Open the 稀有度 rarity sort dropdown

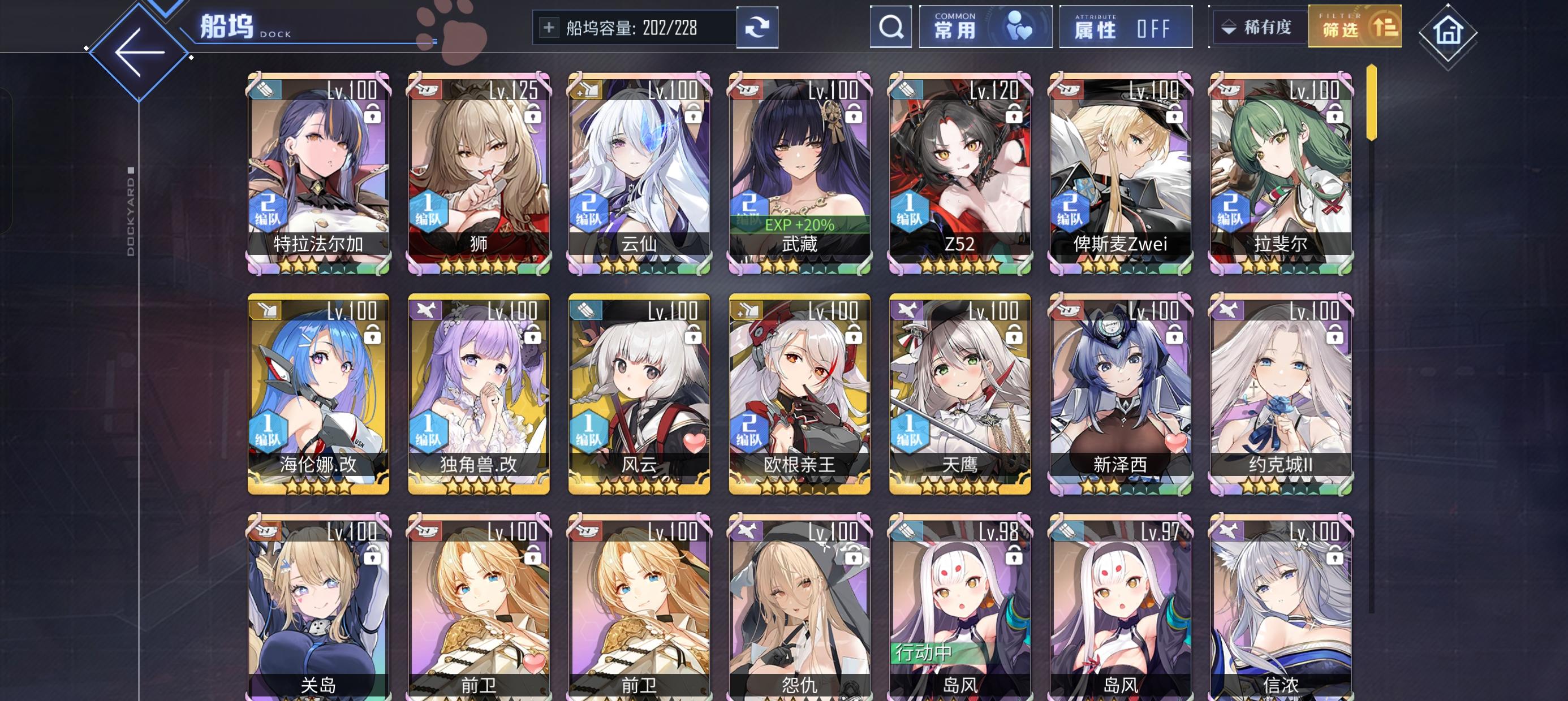tap(1257, 27)
